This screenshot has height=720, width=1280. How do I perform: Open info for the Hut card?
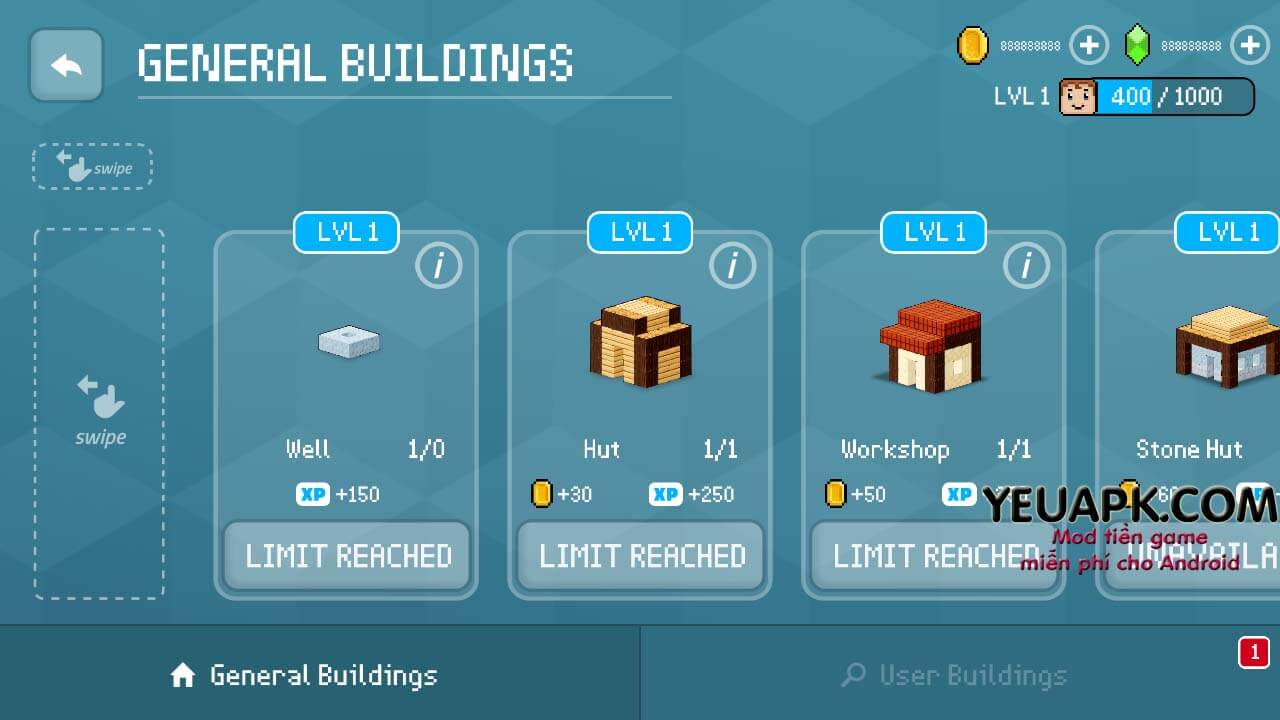coord(733,266)
